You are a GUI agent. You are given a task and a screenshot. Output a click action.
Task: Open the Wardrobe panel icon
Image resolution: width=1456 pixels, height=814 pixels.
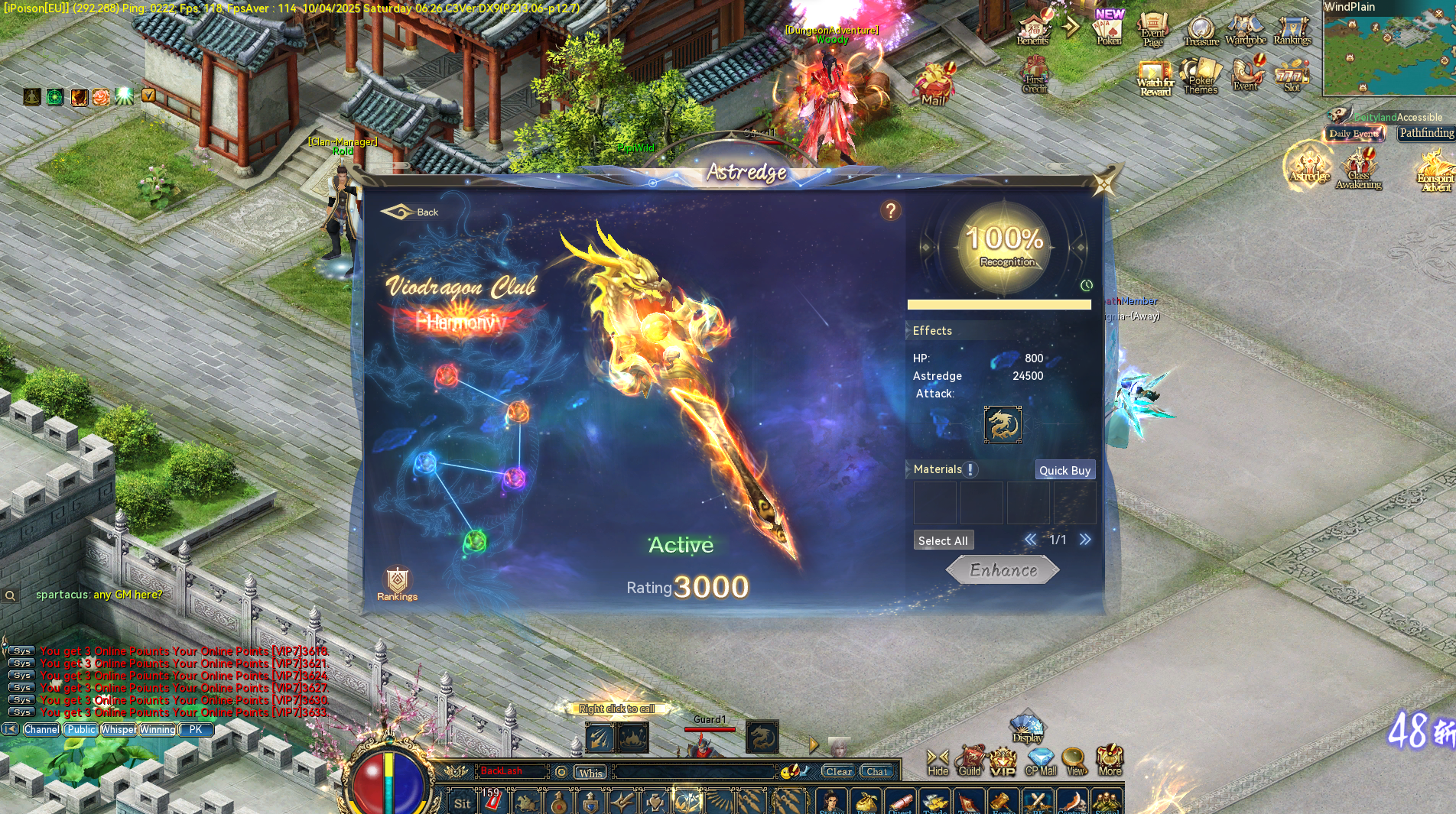pyautogui.click(x=1246, y=26)
